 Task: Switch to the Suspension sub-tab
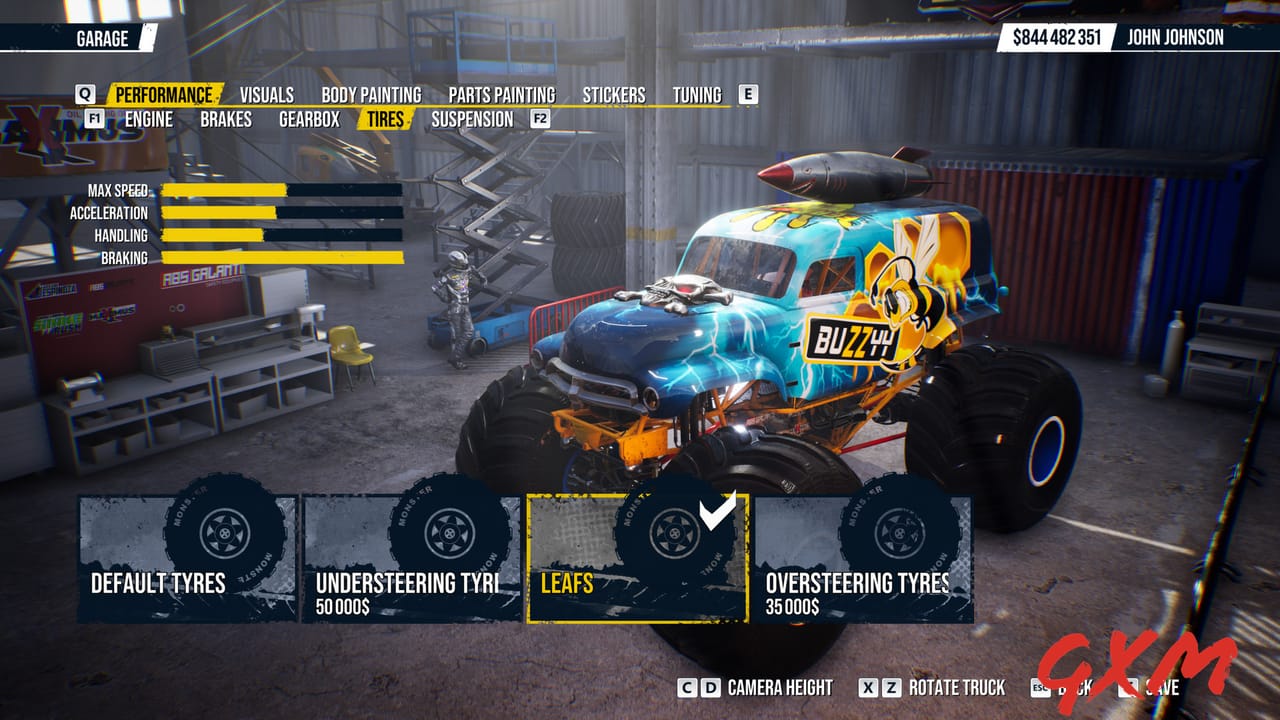tap(471, 119)
